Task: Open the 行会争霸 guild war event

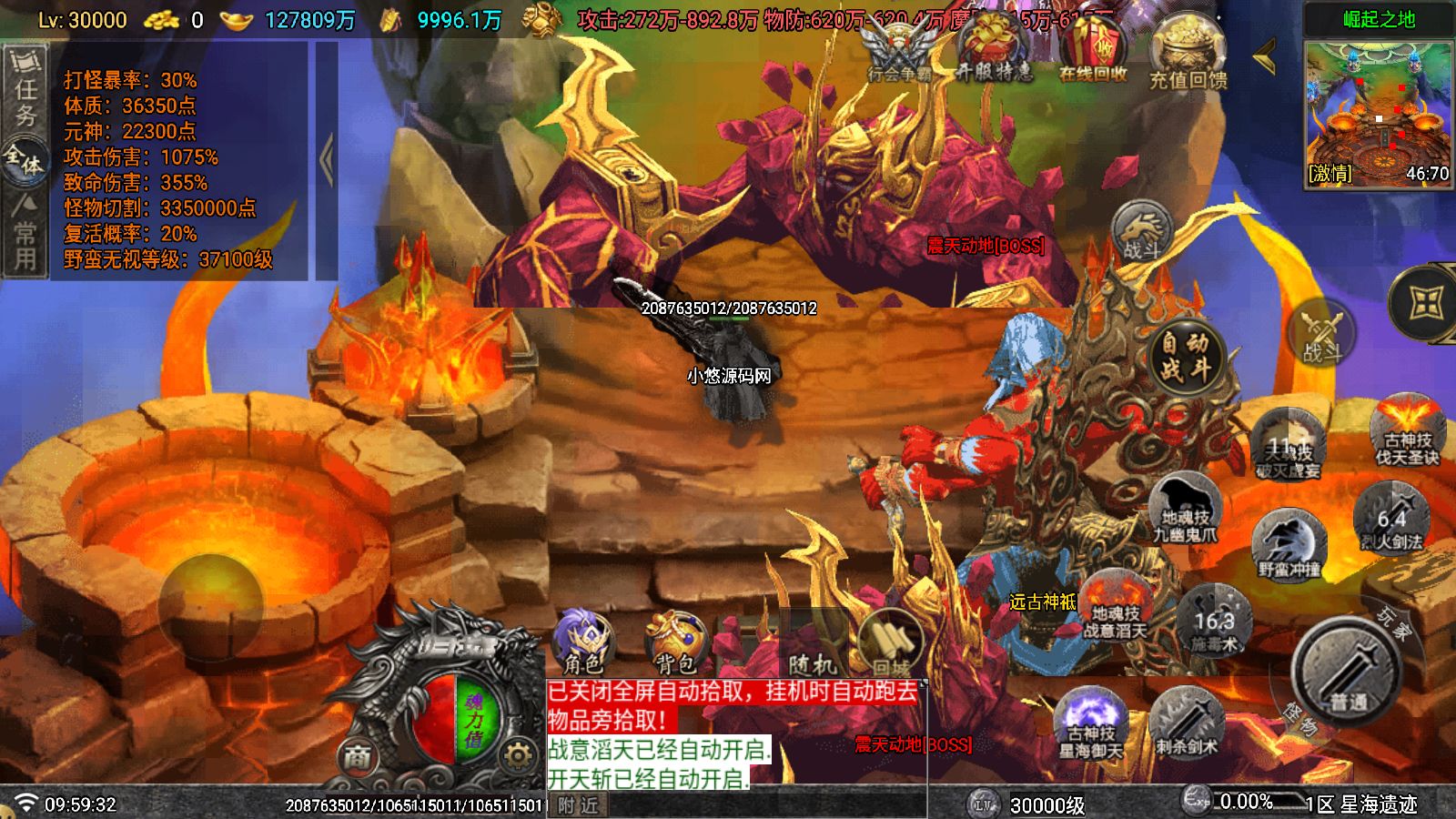Action: tap(899, 53)
